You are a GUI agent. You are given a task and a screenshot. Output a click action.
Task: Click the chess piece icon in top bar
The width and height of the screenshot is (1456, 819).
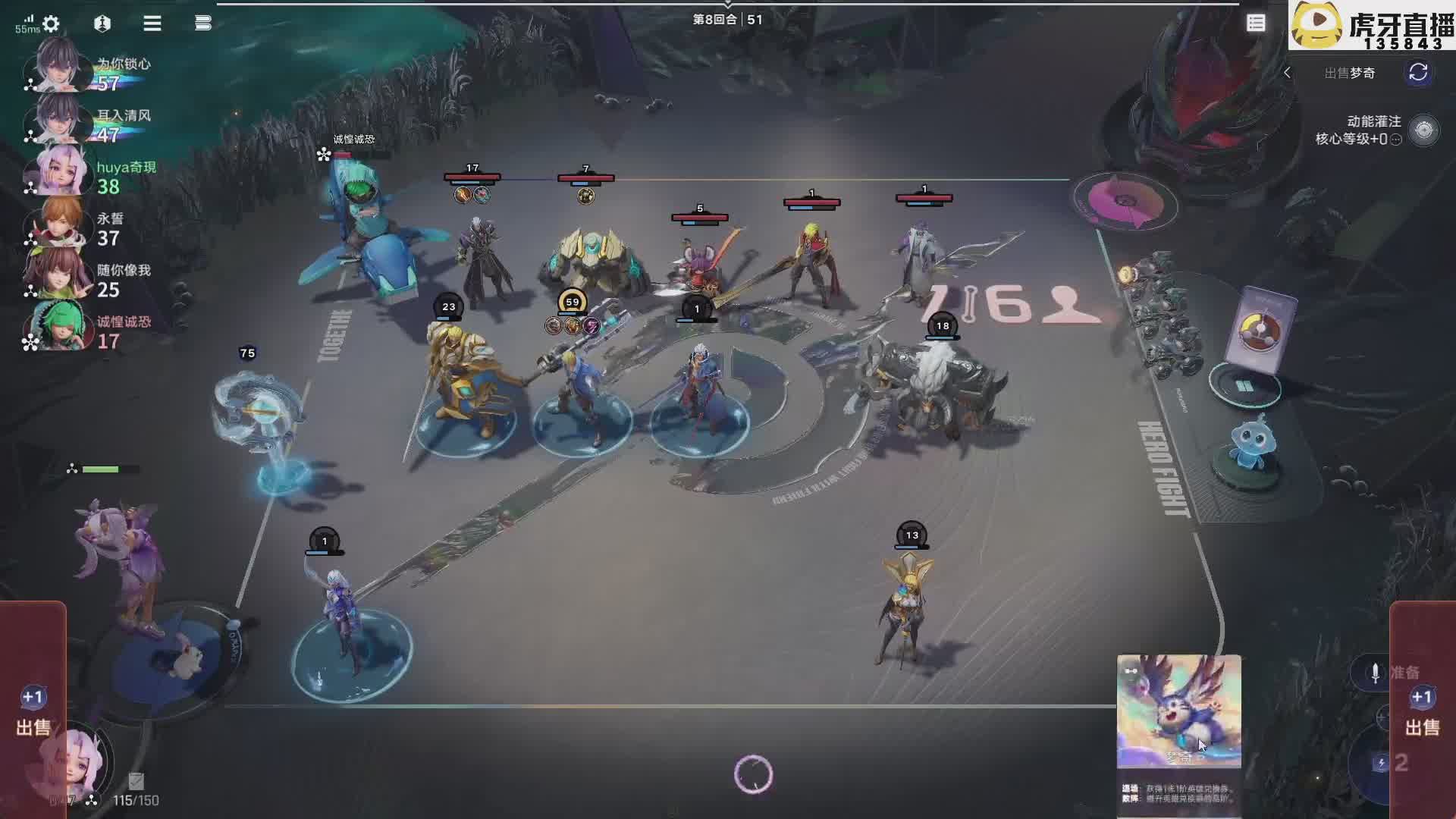point(102,24)
